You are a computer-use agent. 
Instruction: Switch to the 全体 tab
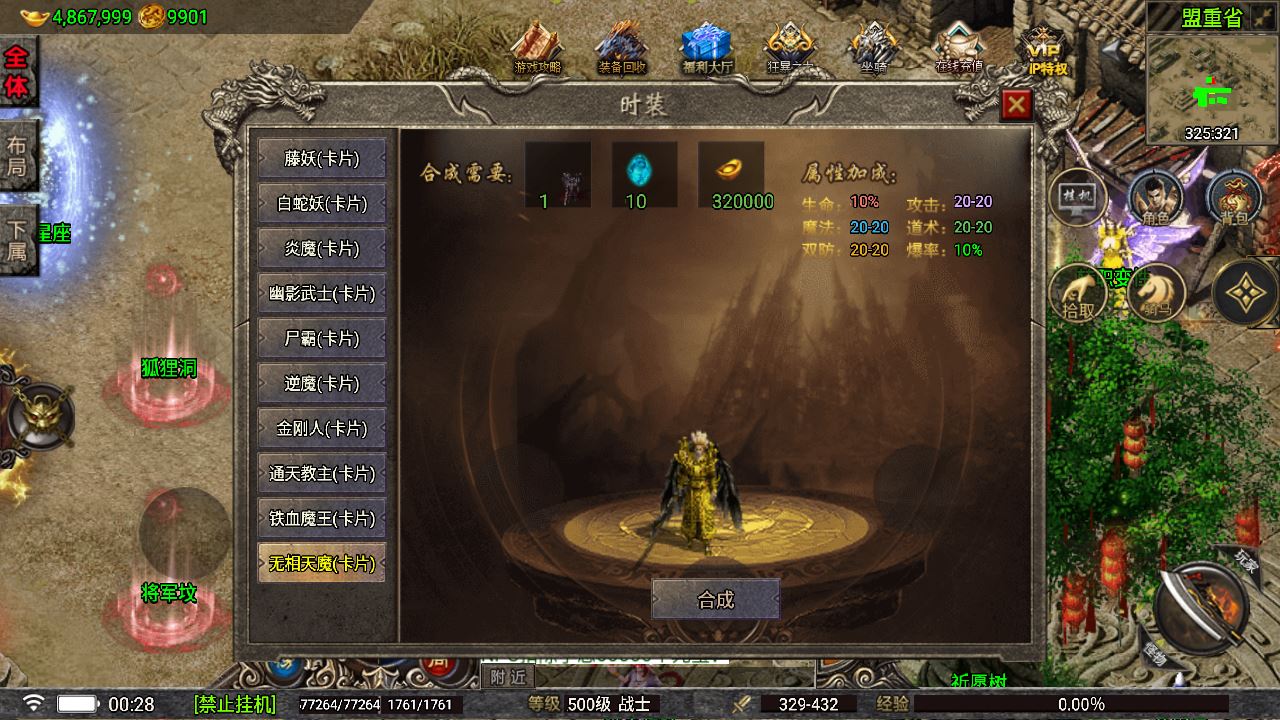[17, 72]
